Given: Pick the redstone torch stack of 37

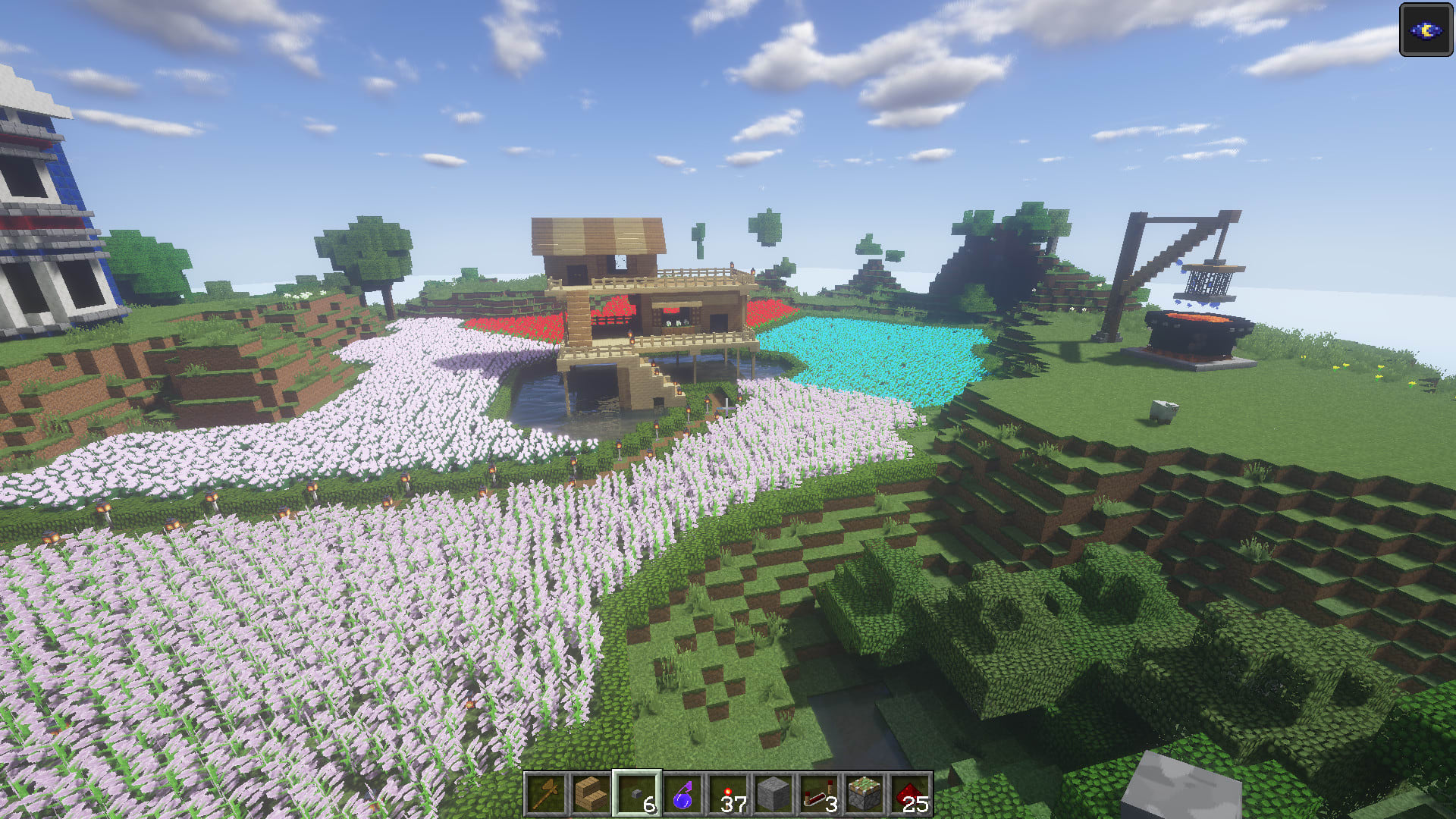Looking at the screenshot, I should pos(728,794).
